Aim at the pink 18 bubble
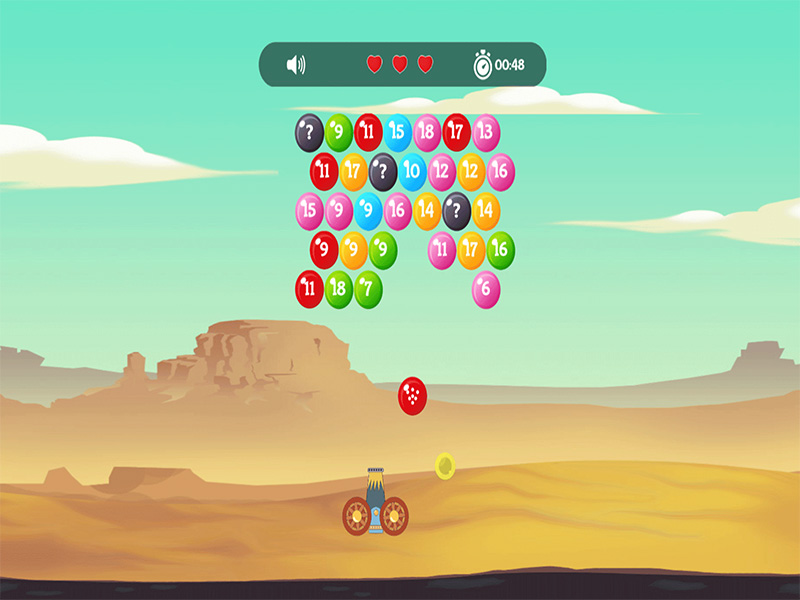Image resolution: width=800 pixels, height=600 pixels. click(x=427, y=132)
